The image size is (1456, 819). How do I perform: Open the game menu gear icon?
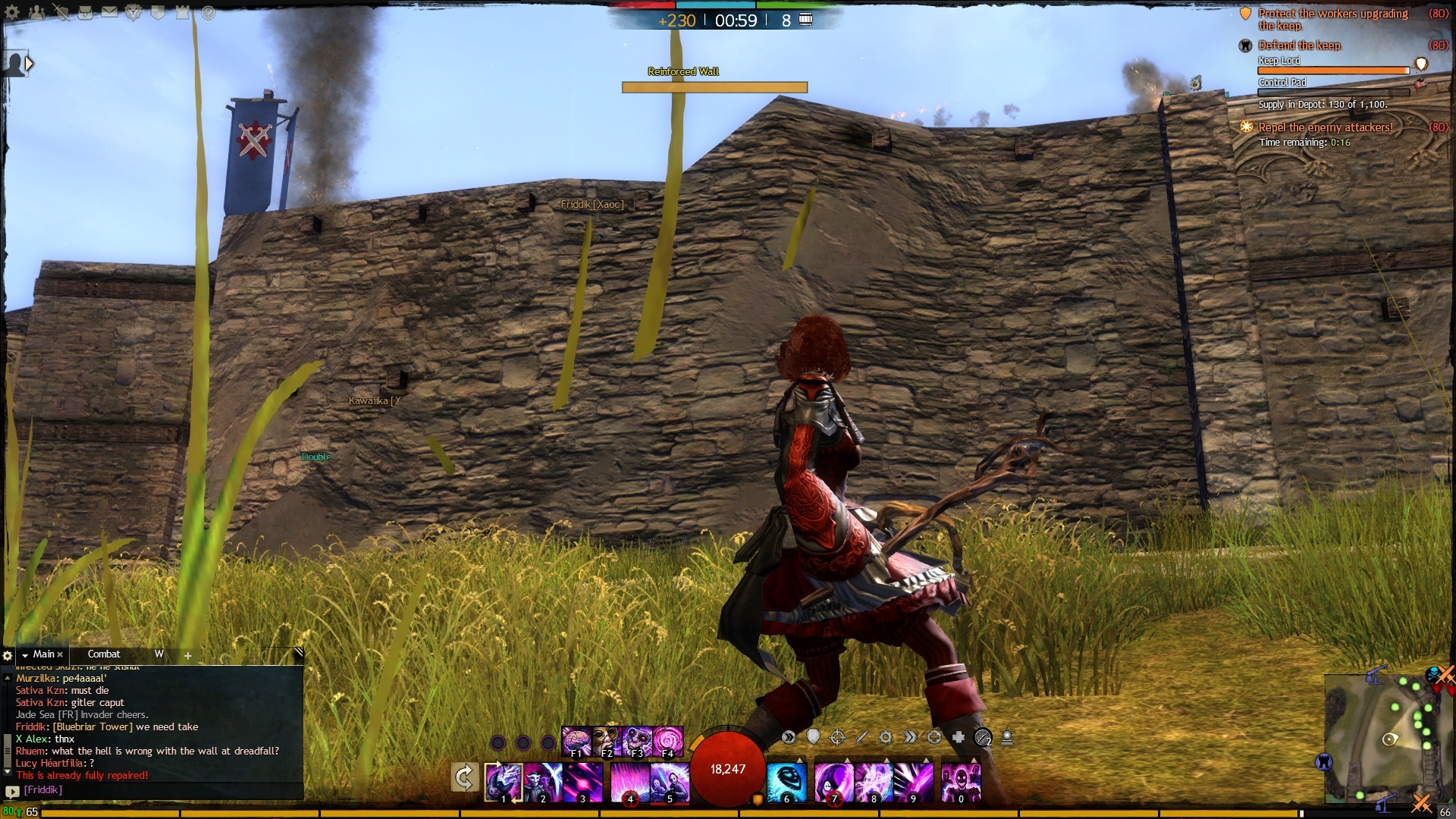(x=12, y=12)
